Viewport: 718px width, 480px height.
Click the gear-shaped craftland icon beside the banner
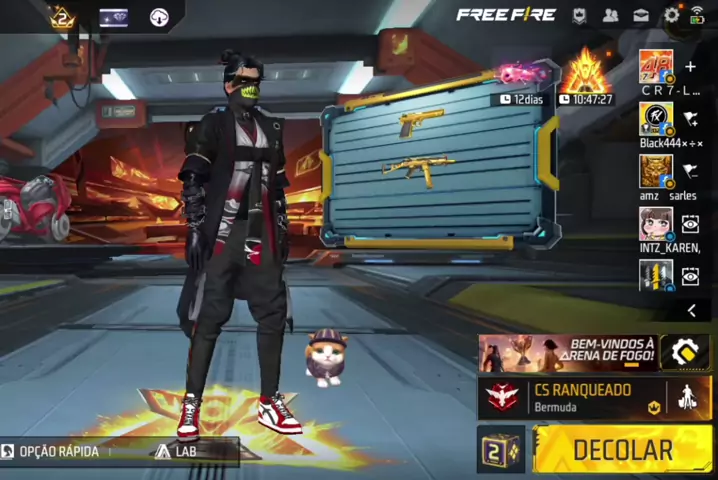[686, 353]
